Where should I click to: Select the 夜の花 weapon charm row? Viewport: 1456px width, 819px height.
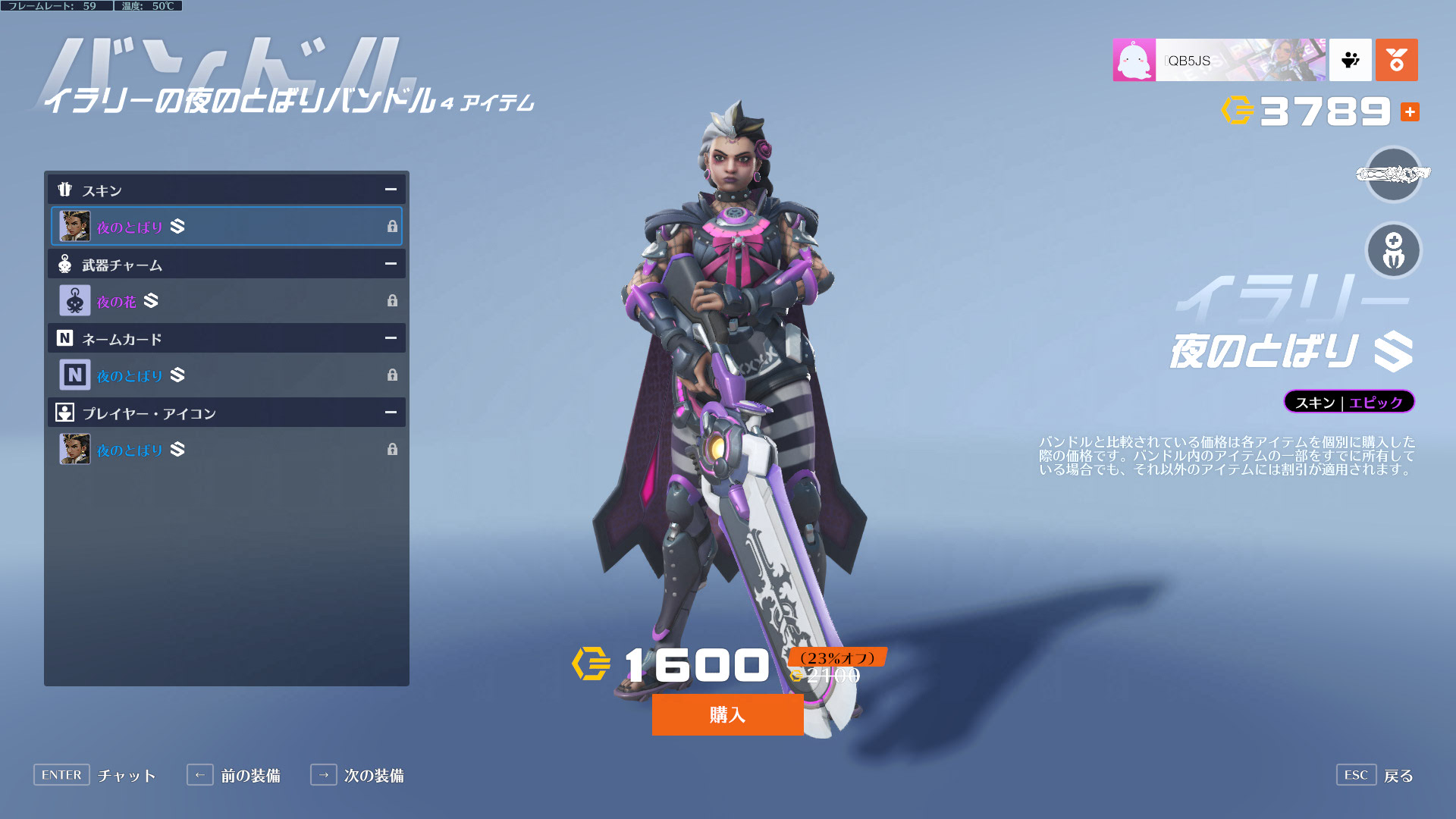pos(226,301)
